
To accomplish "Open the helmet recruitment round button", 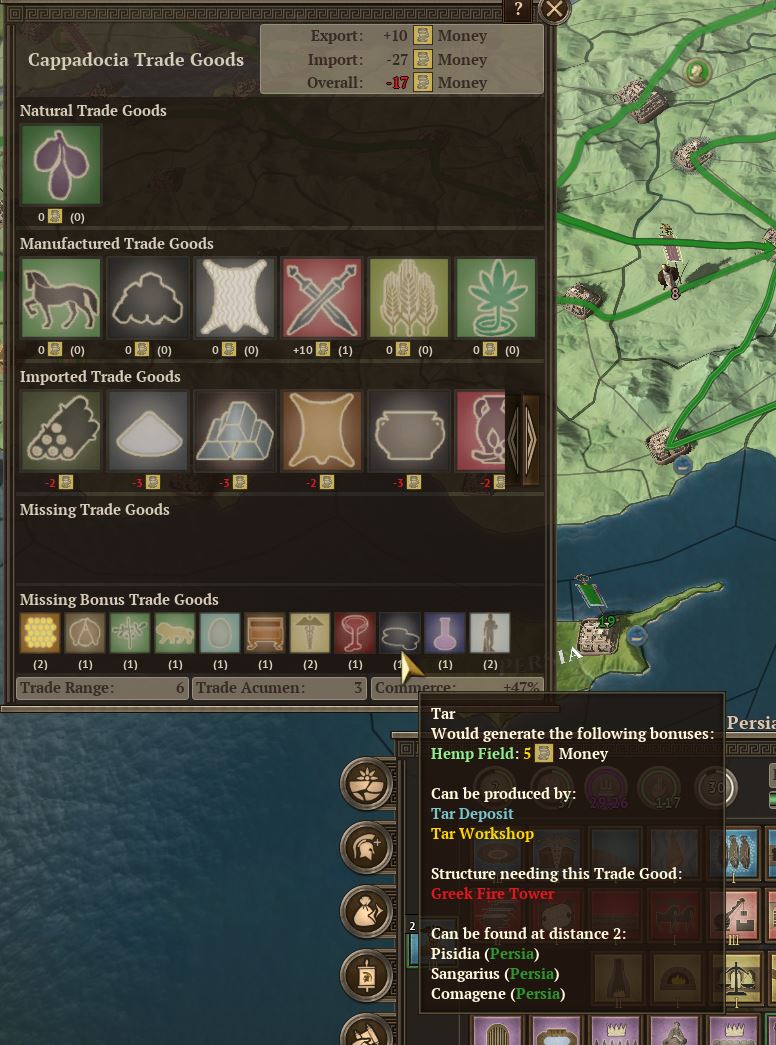I will point(367,847).
